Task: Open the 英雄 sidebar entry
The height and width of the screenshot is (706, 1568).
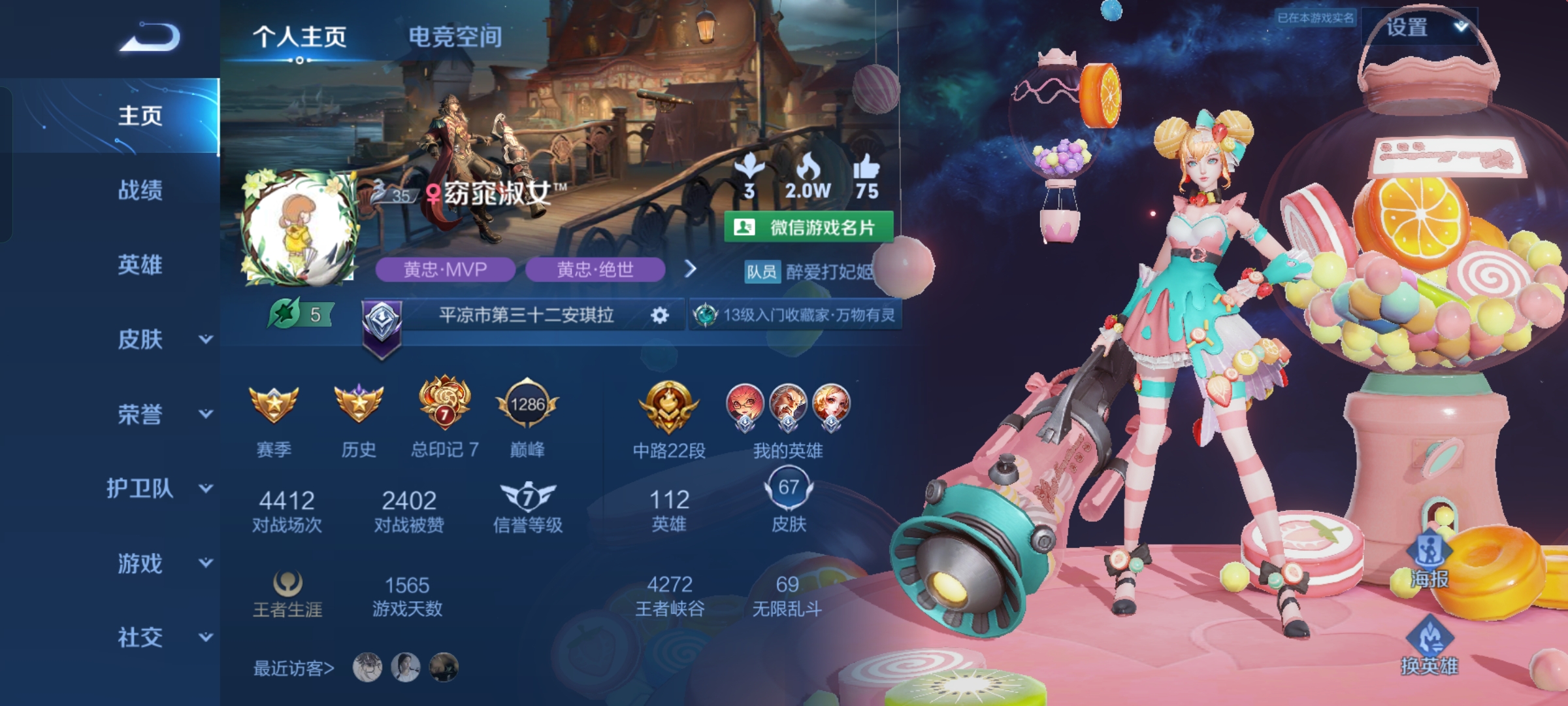Action: click(x=140, y=265)
